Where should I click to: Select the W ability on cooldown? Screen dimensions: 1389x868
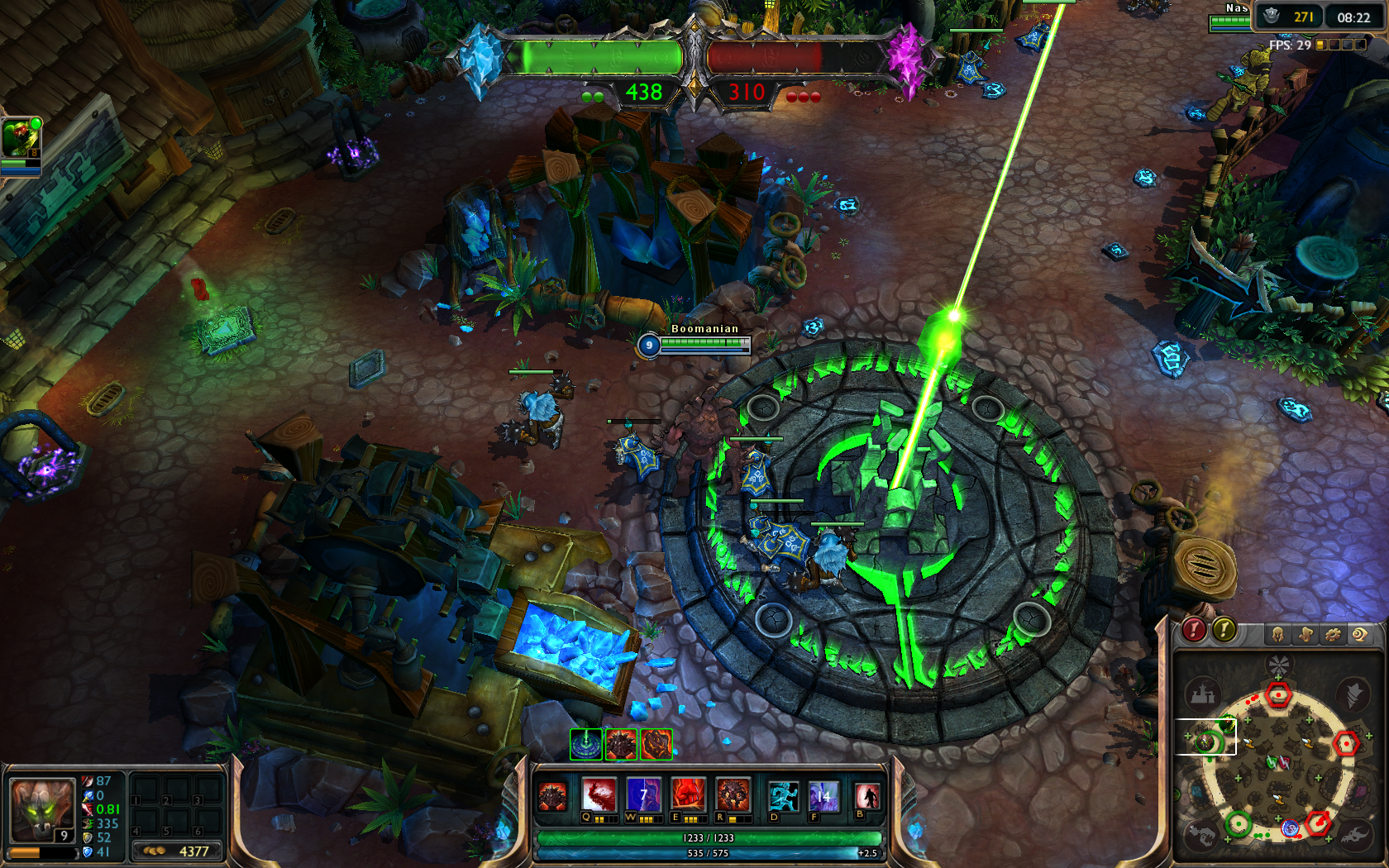(643, 794)
